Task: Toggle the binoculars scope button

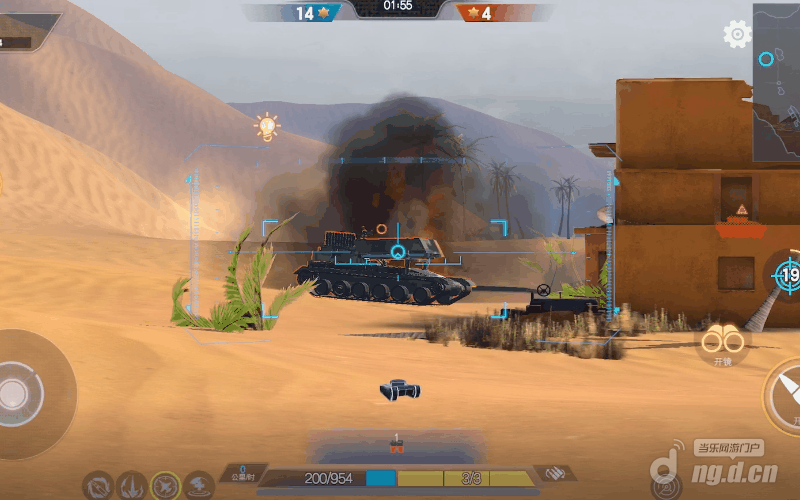Action: [x=721, y=343]
